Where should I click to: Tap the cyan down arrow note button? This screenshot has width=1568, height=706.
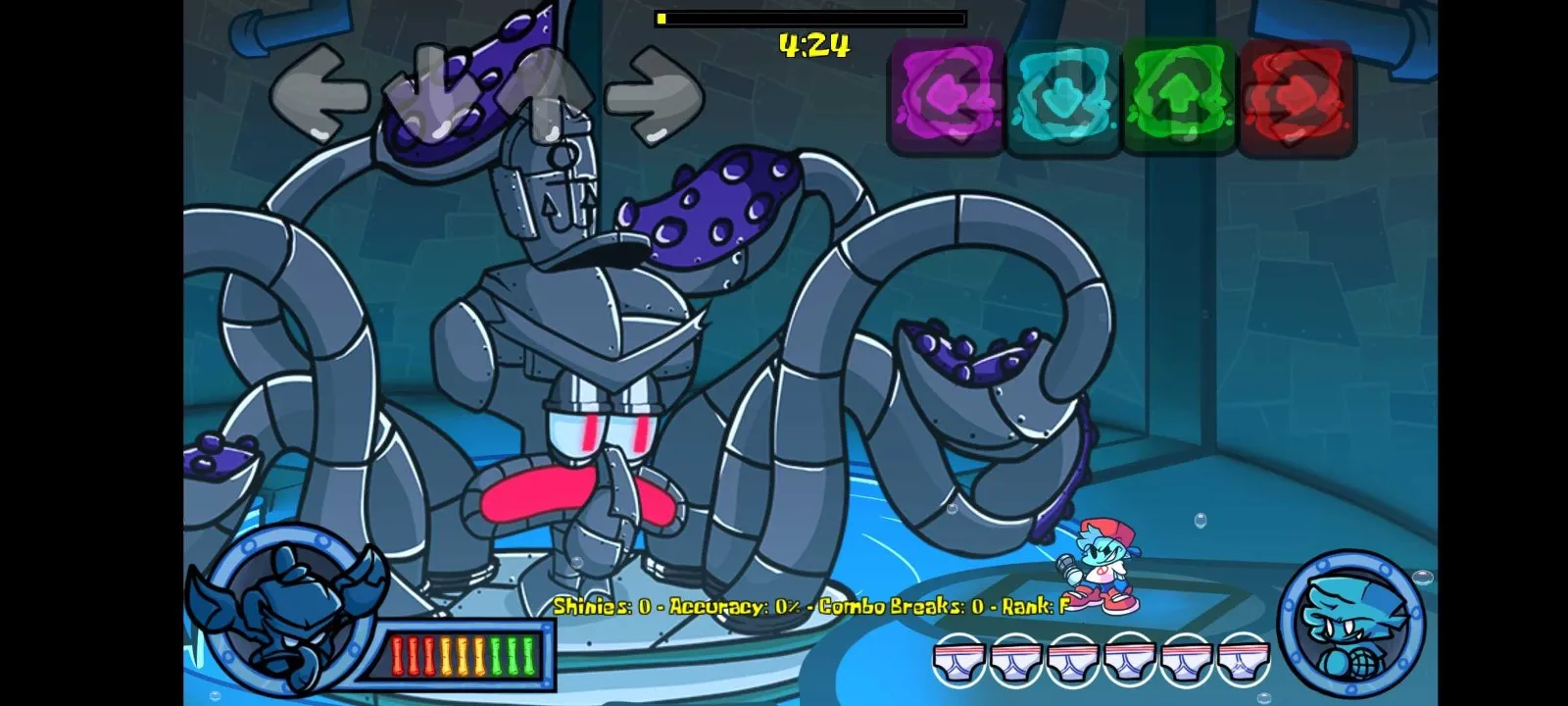click(1063, 95)
